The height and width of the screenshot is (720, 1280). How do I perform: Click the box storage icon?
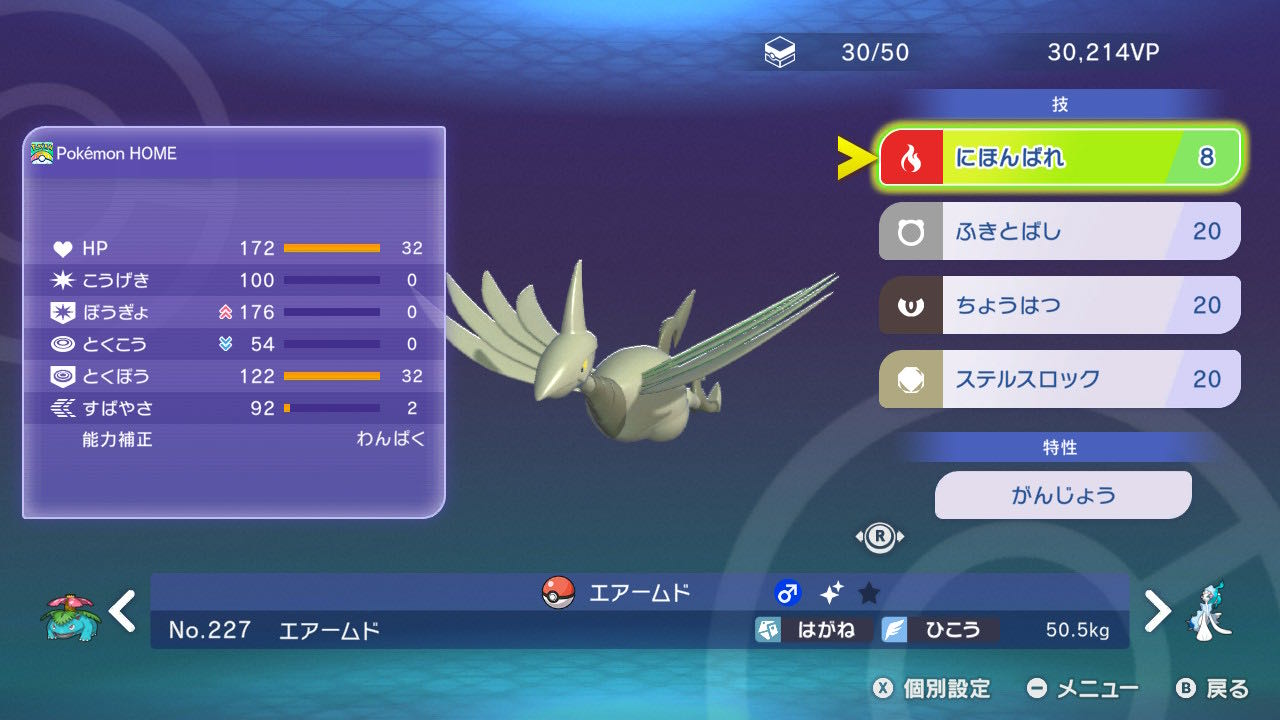pyautogui.click(x=780, y=53)
